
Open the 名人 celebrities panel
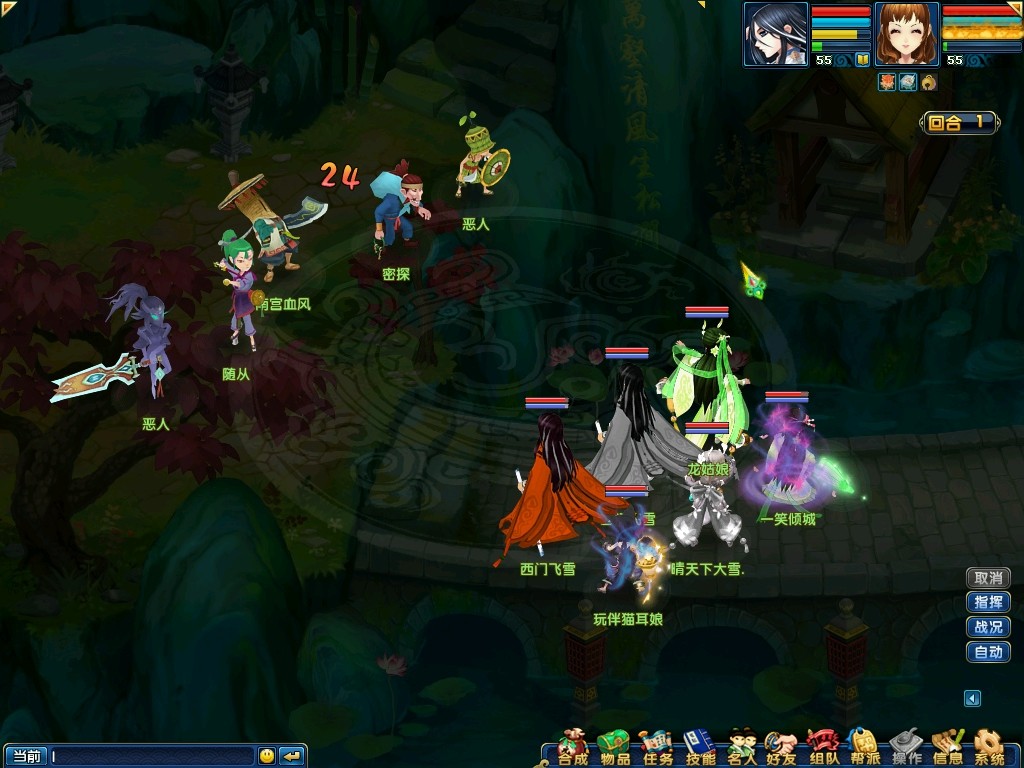click(742, 746)
